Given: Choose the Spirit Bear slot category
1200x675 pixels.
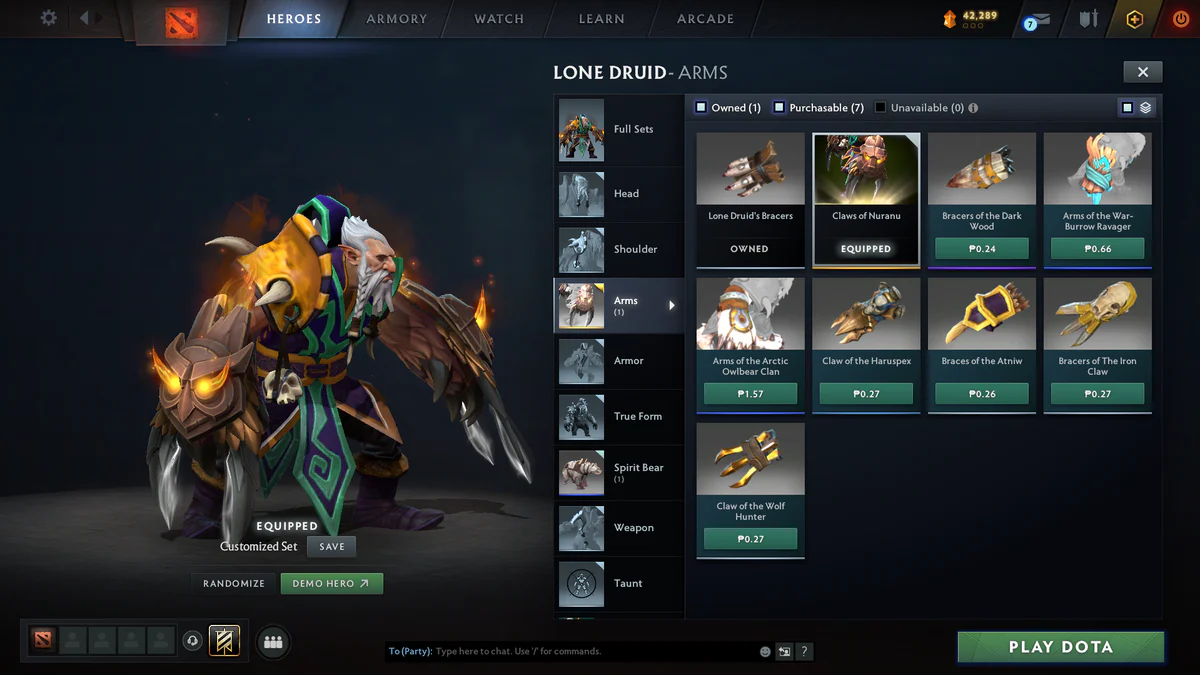Looking at the screenshot, I should point(618,472).
